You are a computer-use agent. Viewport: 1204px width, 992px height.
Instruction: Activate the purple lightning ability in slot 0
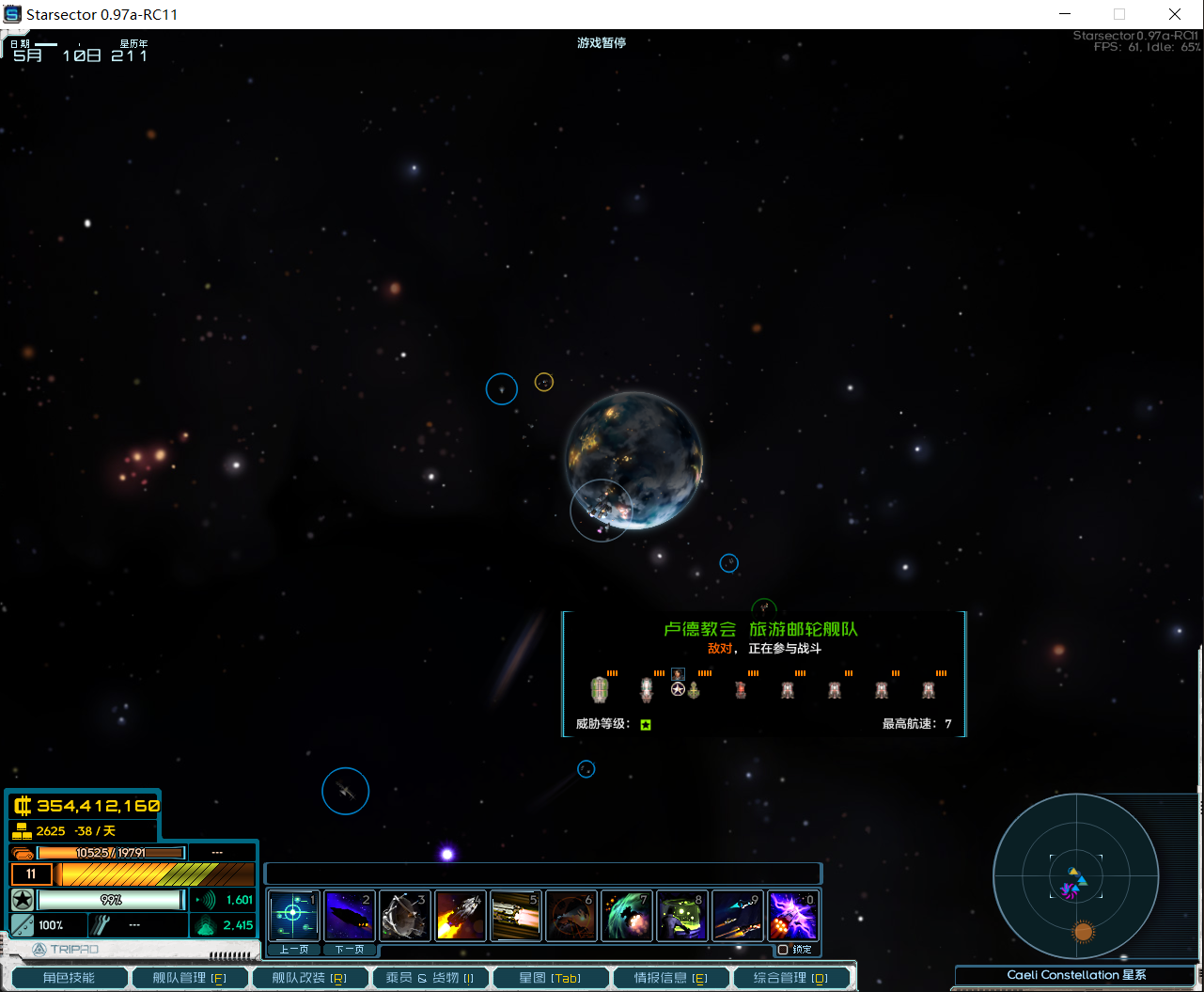click(792, 916)
